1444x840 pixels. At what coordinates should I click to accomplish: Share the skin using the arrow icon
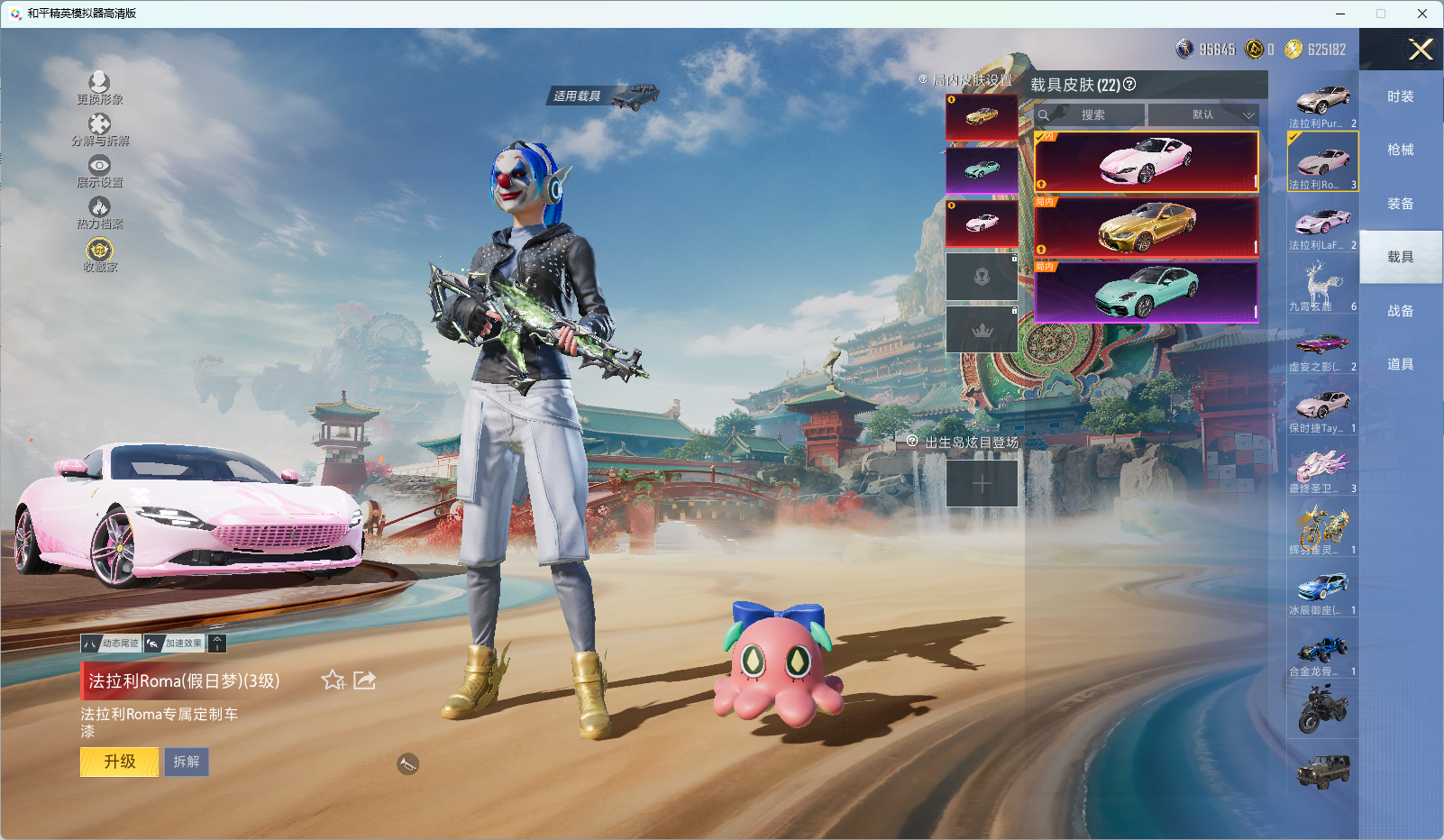coord(364,680)
